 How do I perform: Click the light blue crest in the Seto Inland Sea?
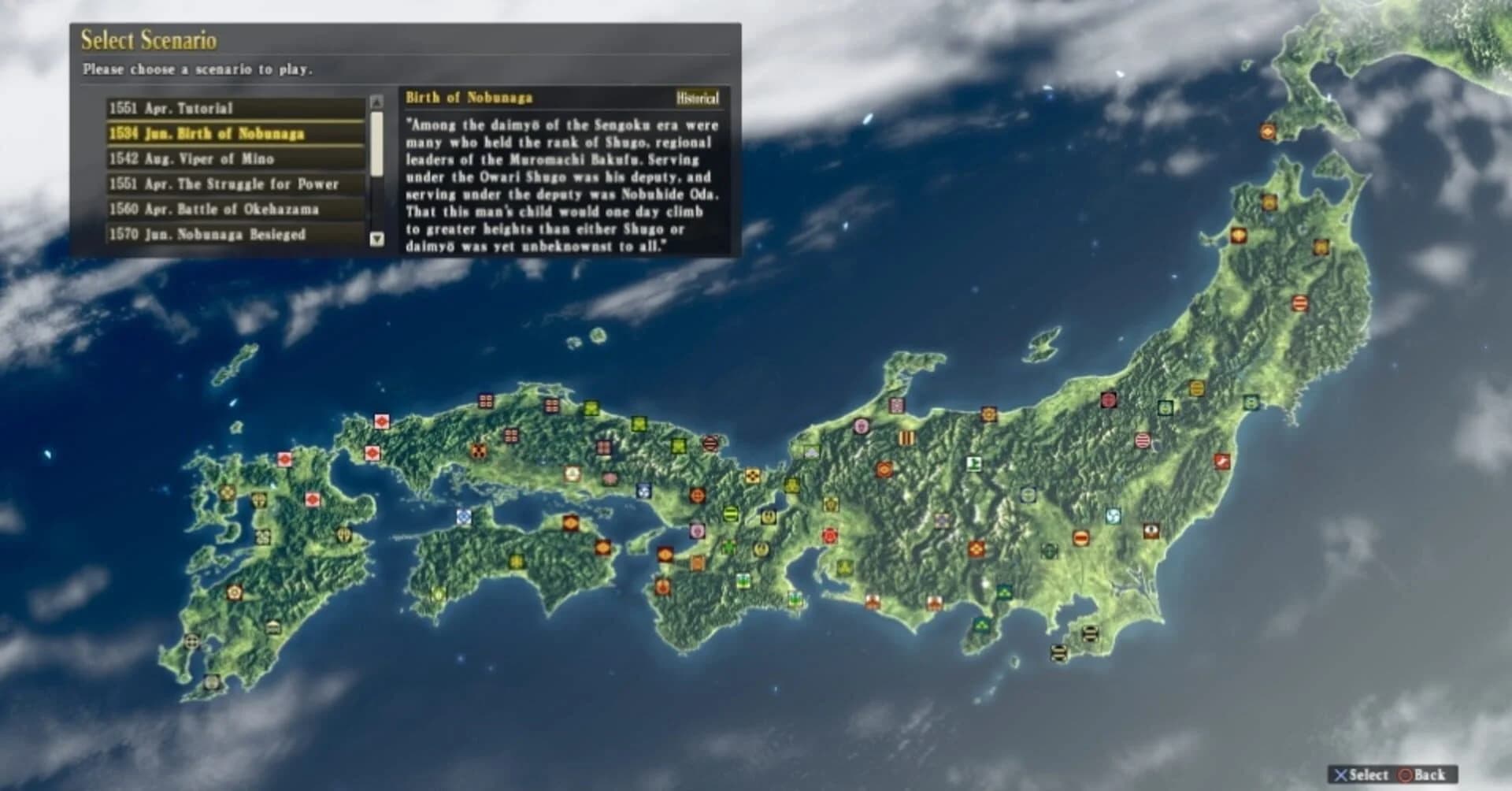pos(464,517)
